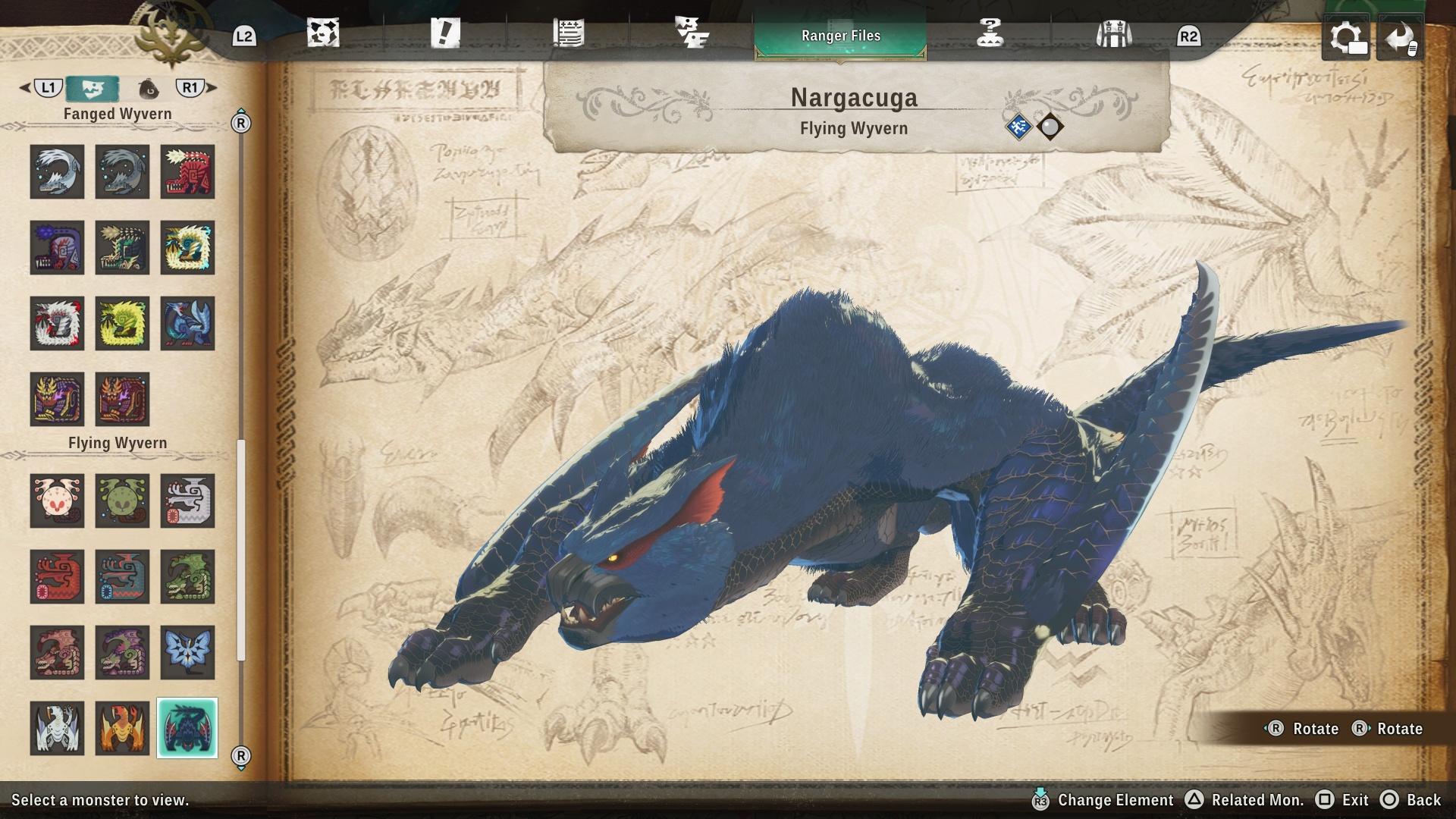
Task: Select the Fanged Wyvern category heading
Action: [x=116, y=113]
